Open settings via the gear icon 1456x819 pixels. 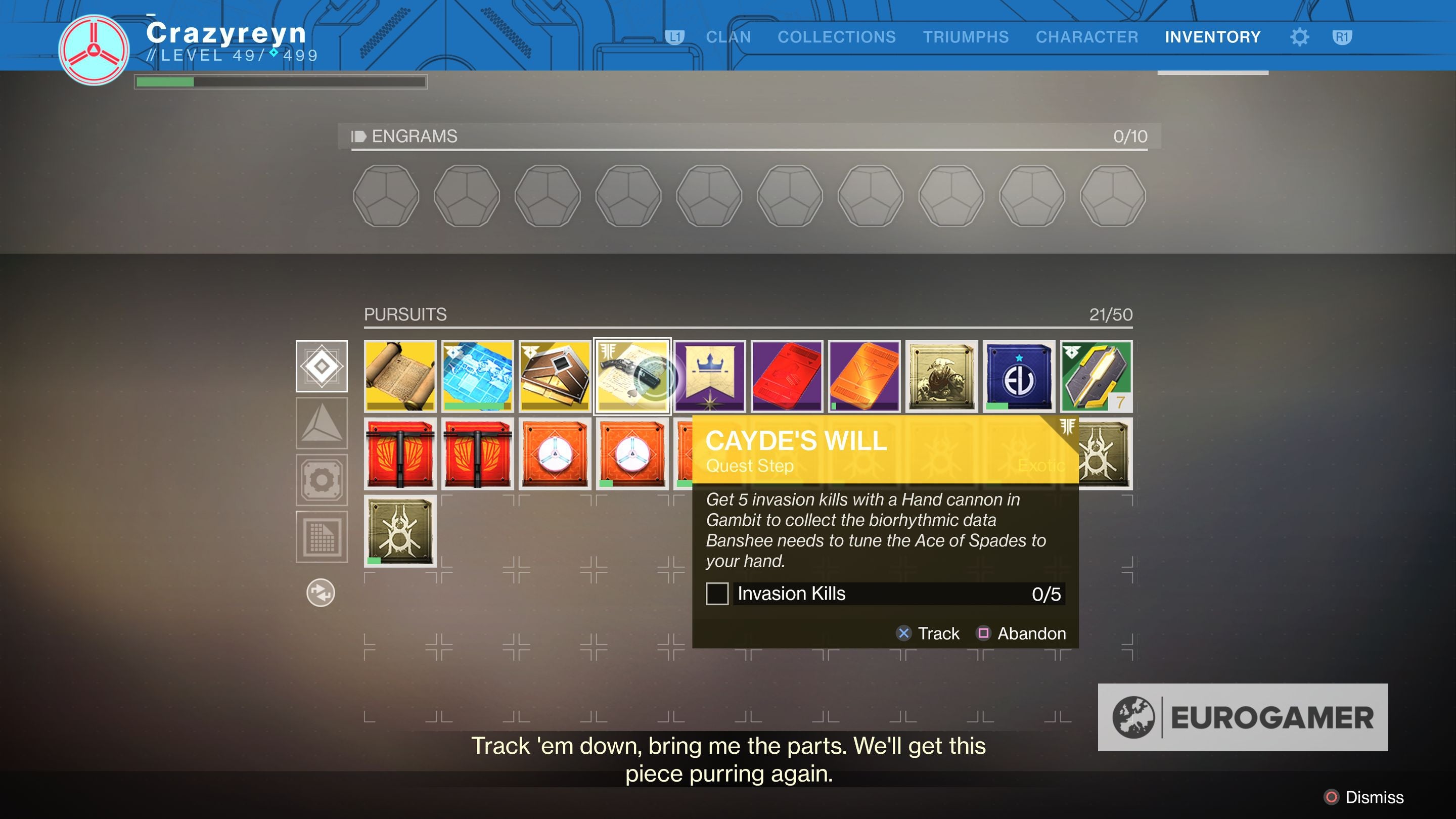pyautogui.click(x=1299, y=37)
